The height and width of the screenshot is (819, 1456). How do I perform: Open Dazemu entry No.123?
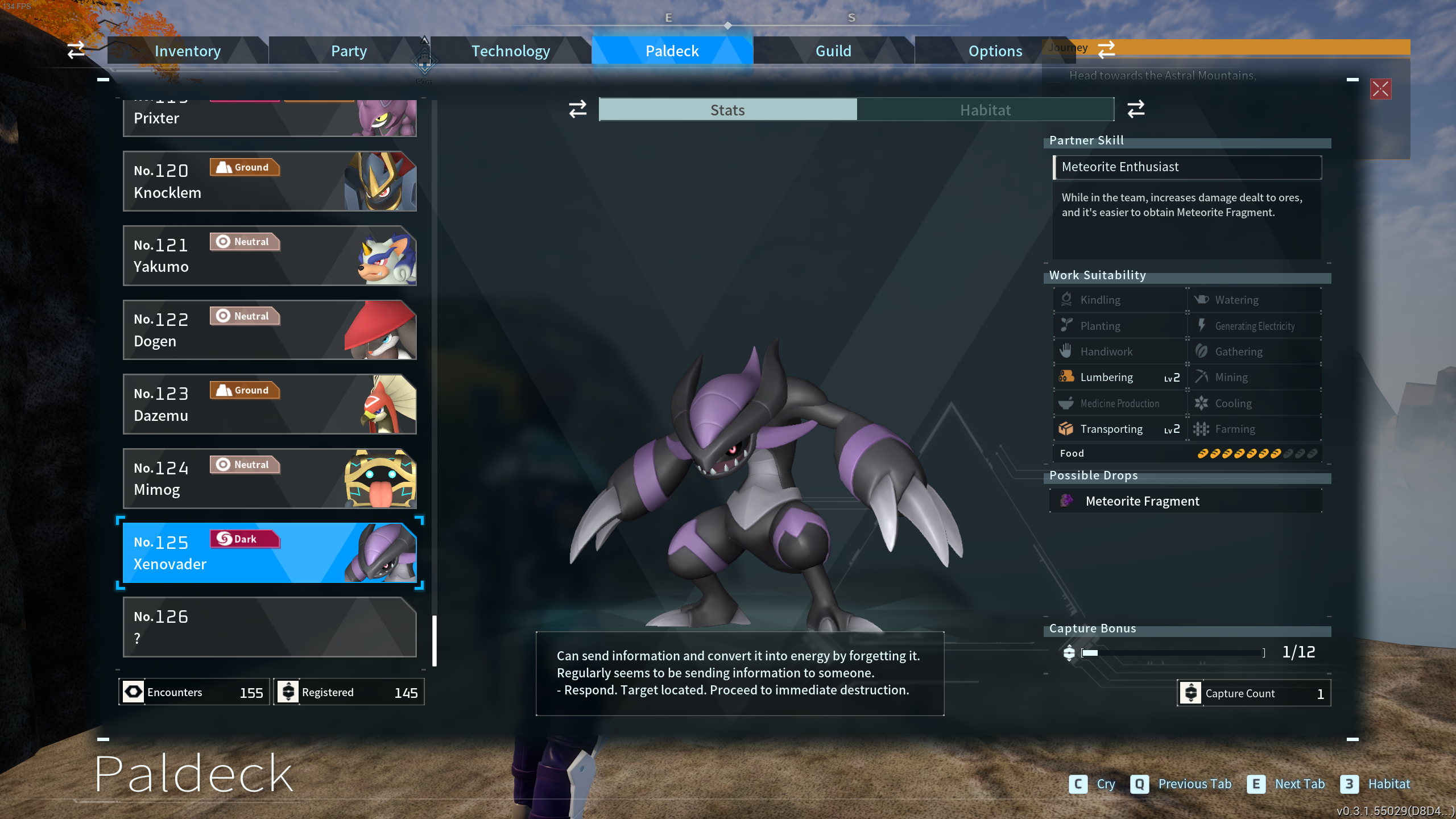click(270, 404)
